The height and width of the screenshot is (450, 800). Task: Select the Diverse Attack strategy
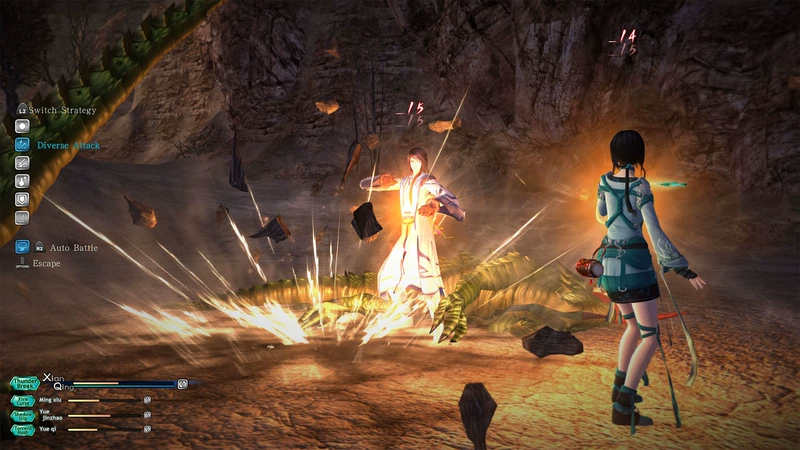coord(23,145)
